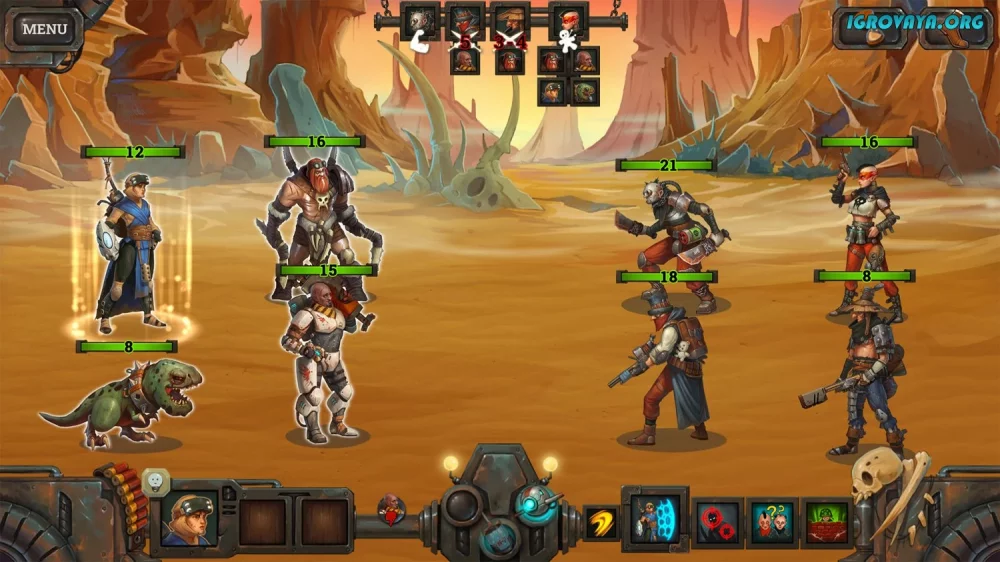Click the green dinosaur portrait in turn queue
This screenshot has height=562, width=1000.
point(584,91)
